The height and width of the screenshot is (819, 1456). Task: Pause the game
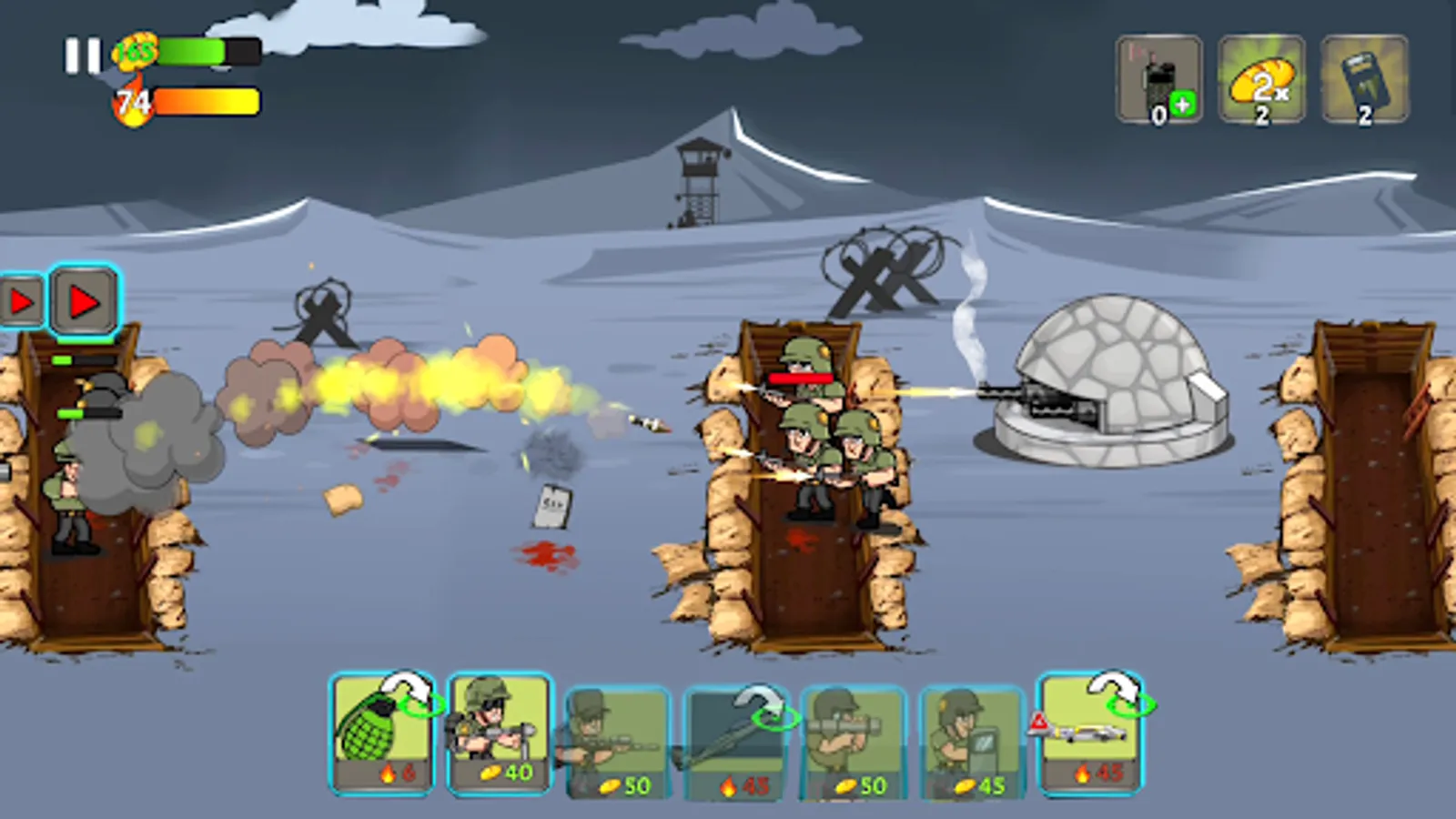80,55
